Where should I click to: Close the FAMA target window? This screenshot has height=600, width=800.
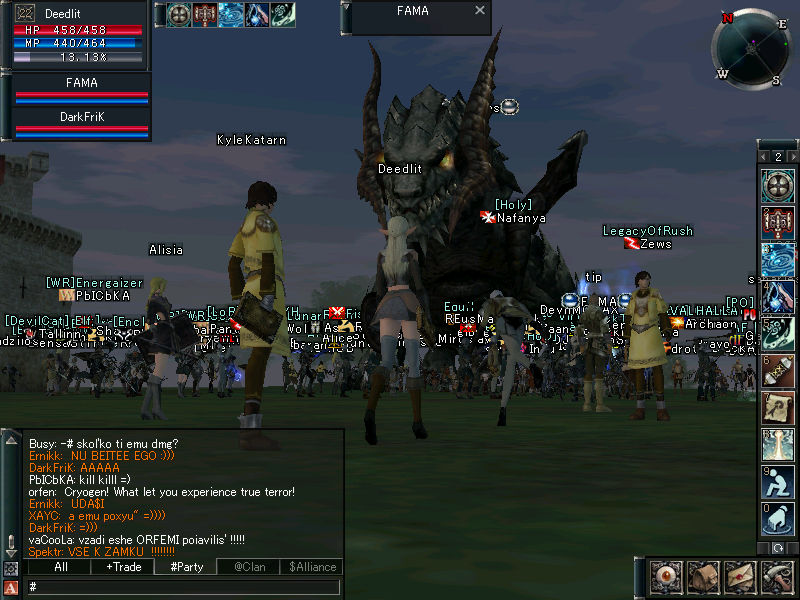pyautogui.click(x=480, y=11)
